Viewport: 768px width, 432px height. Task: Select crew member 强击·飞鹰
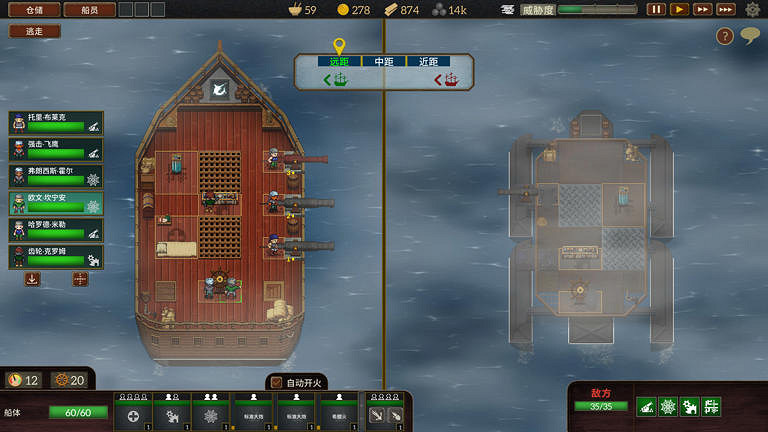tap(56, 149)
